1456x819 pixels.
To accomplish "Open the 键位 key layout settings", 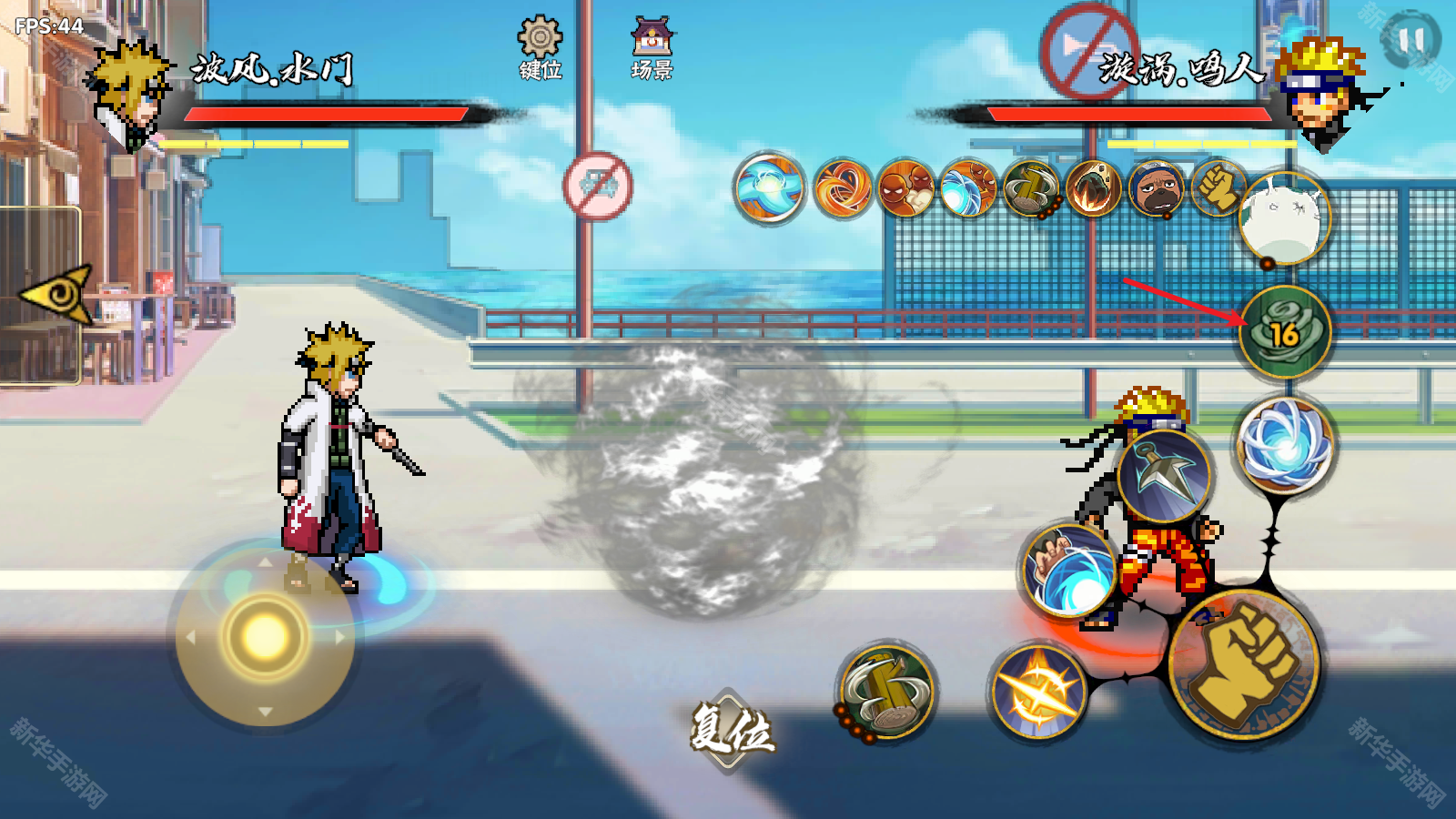I will click(540, 47).
